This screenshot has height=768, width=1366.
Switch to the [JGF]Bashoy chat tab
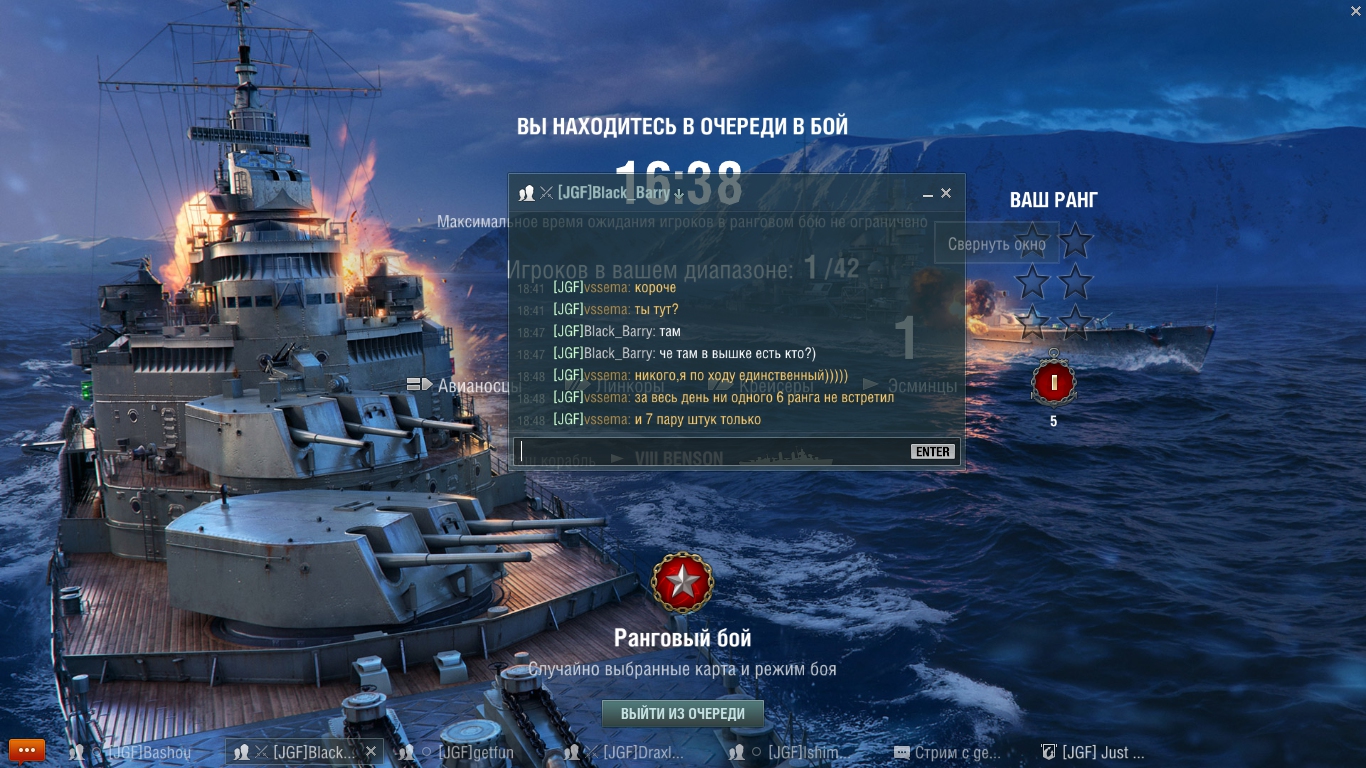click(140, 752)
